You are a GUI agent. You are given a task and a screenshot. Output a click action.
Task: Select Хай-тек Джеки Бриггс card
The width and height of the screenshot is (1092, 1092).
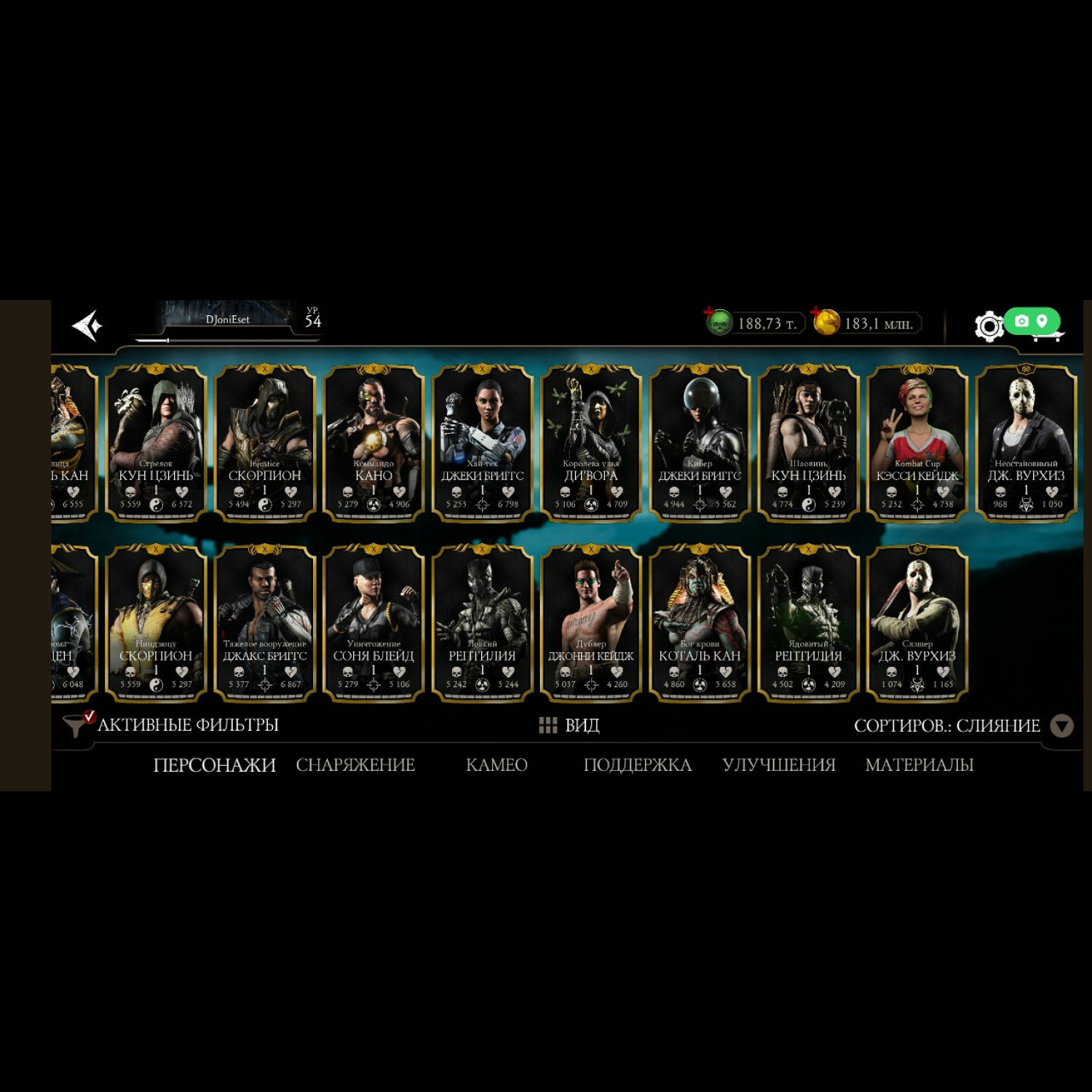(x=482, y=443)
